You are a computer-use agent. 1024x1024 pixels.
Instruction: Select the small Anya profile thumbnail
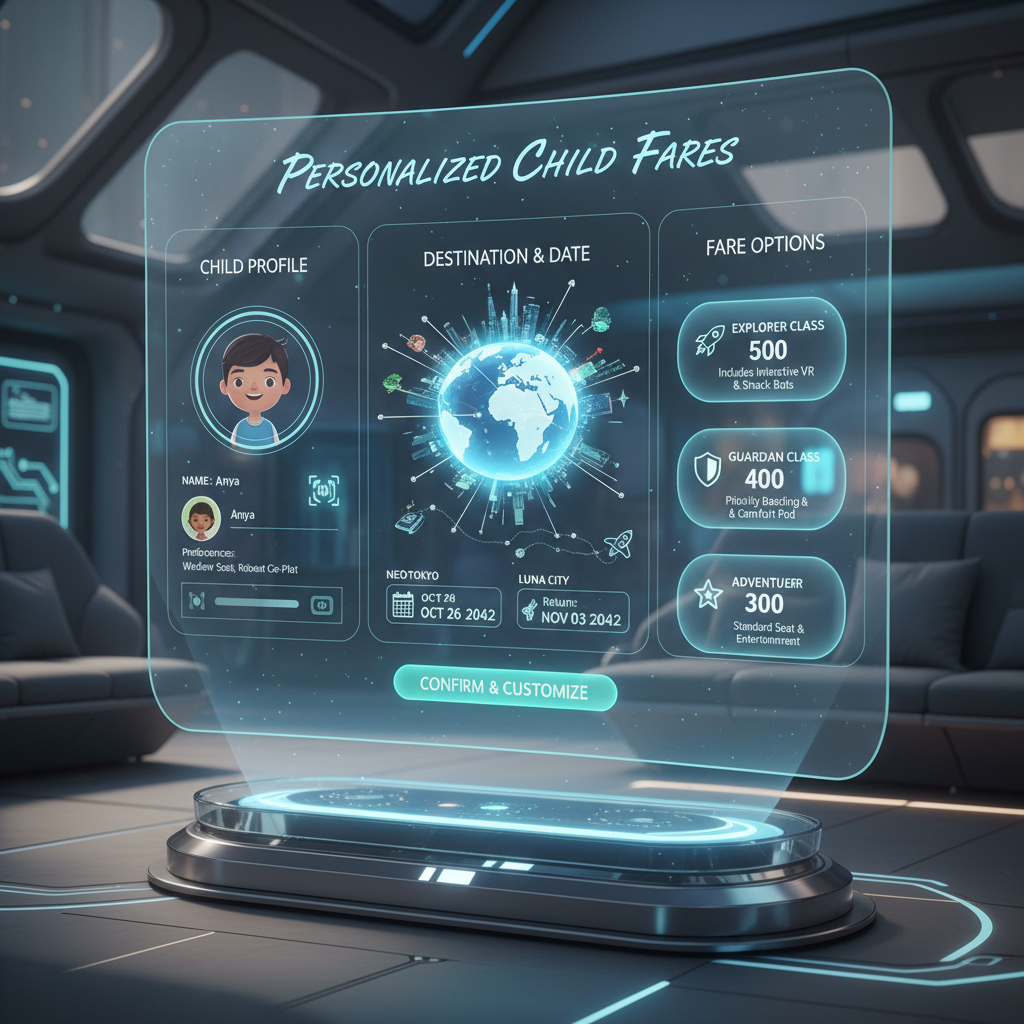point(200,518)
